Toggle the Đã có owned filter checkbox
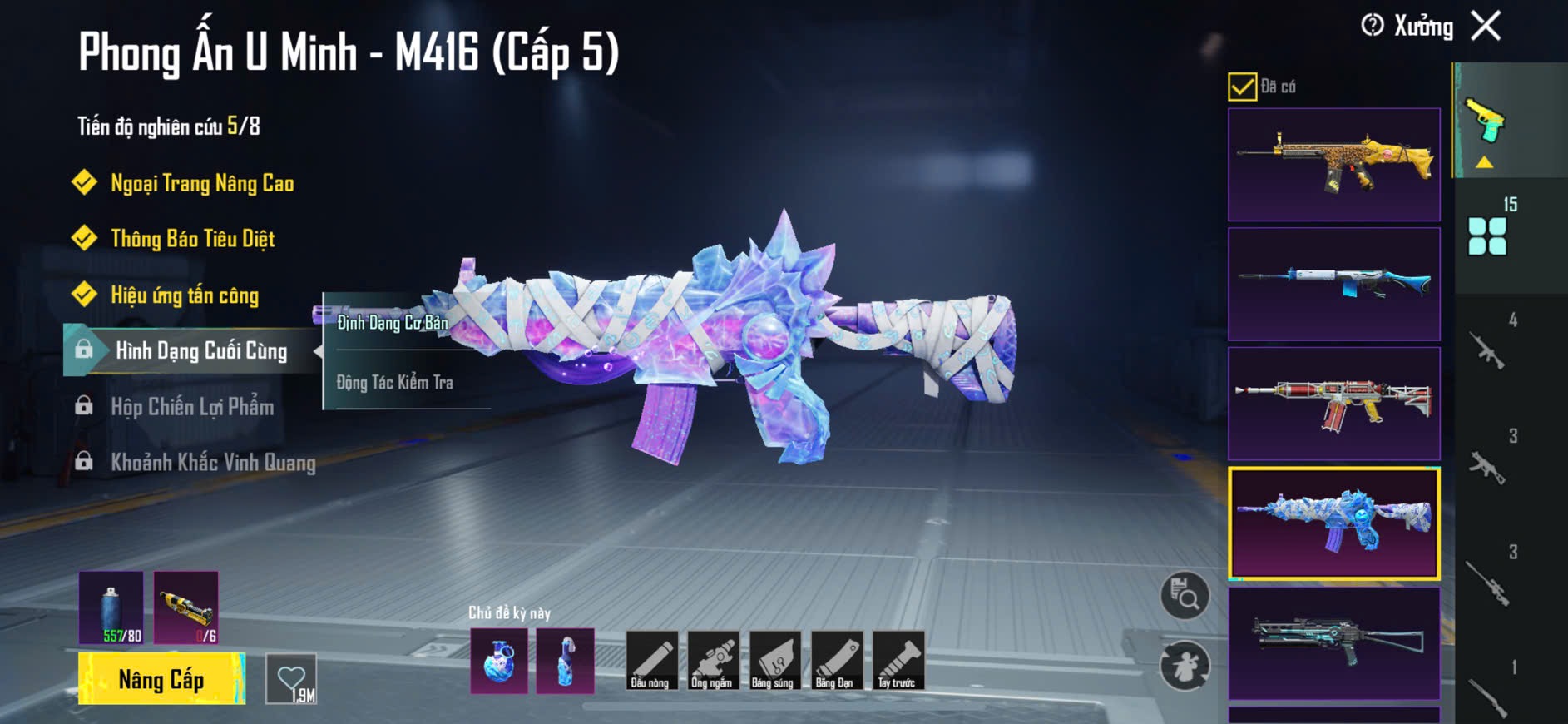1568x724 pixels. point(1242,87)
